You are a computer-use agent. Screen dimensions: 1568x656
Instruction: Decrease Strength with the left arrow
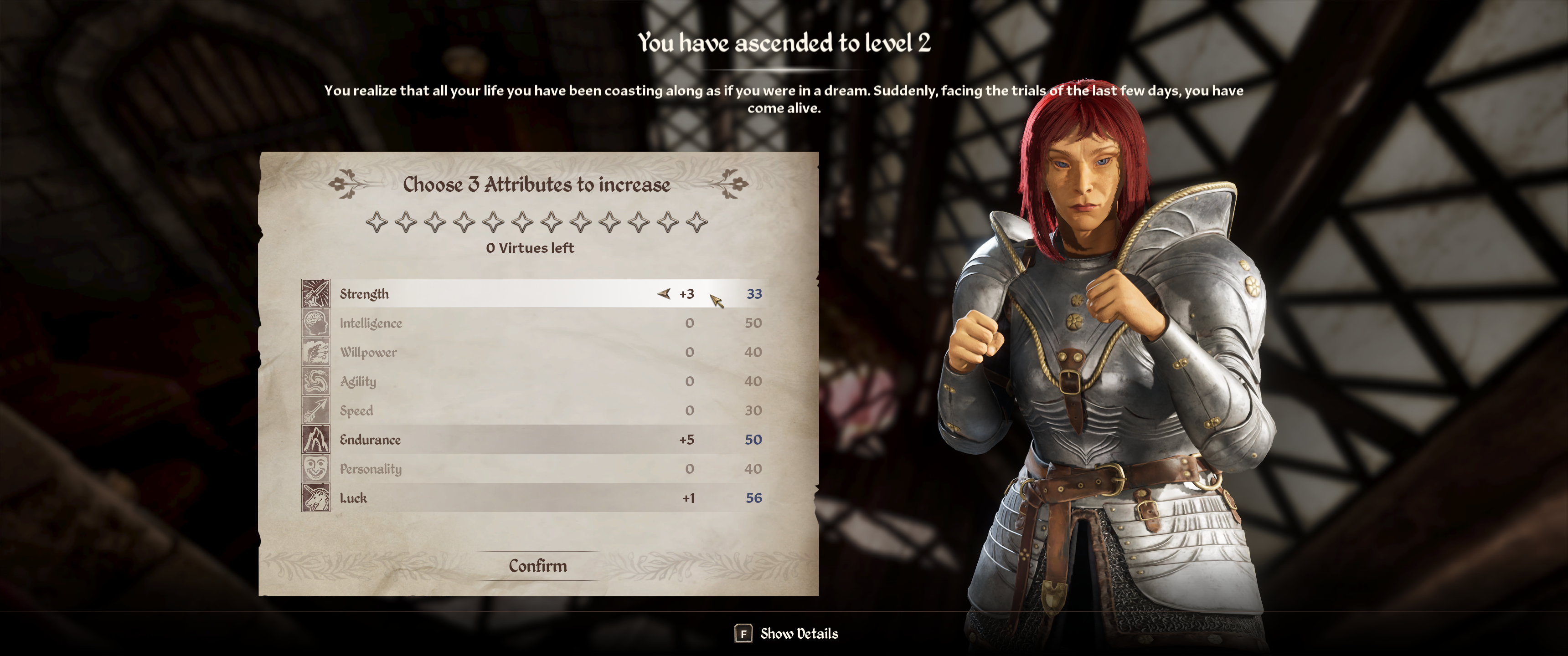664,294
